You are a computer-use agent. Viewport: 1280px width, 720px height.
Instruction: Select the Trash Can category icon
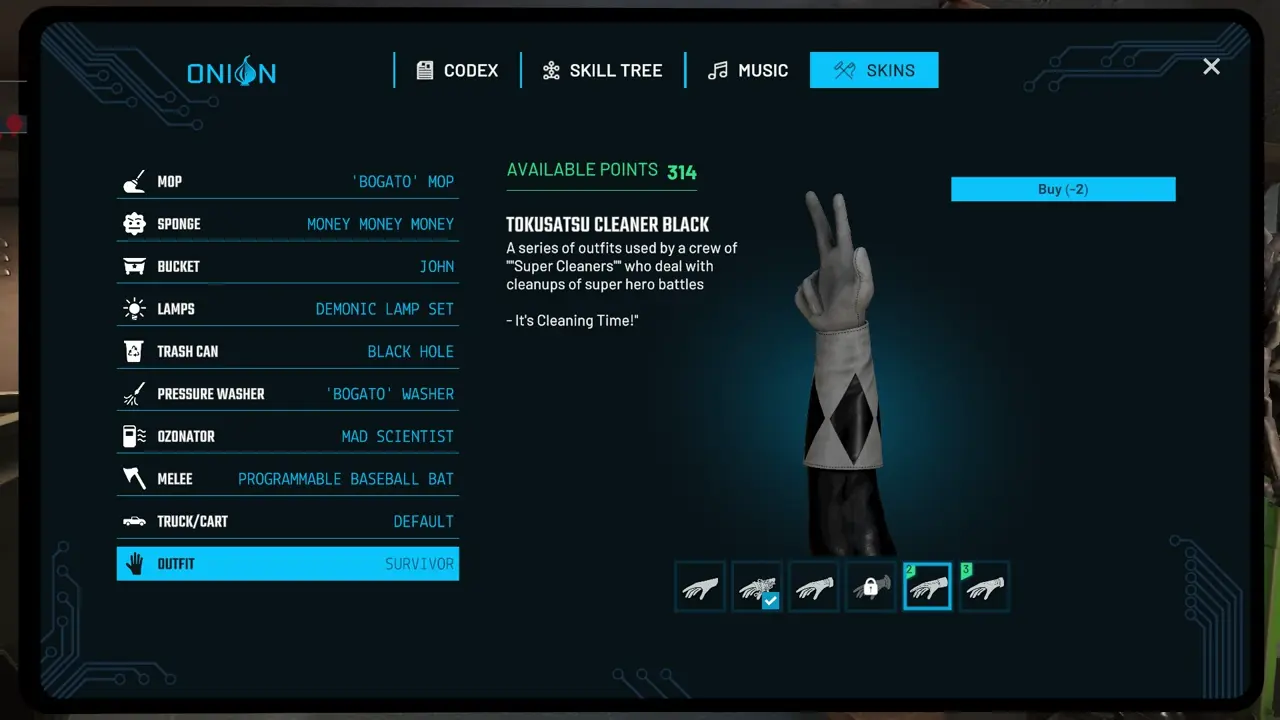133,350
